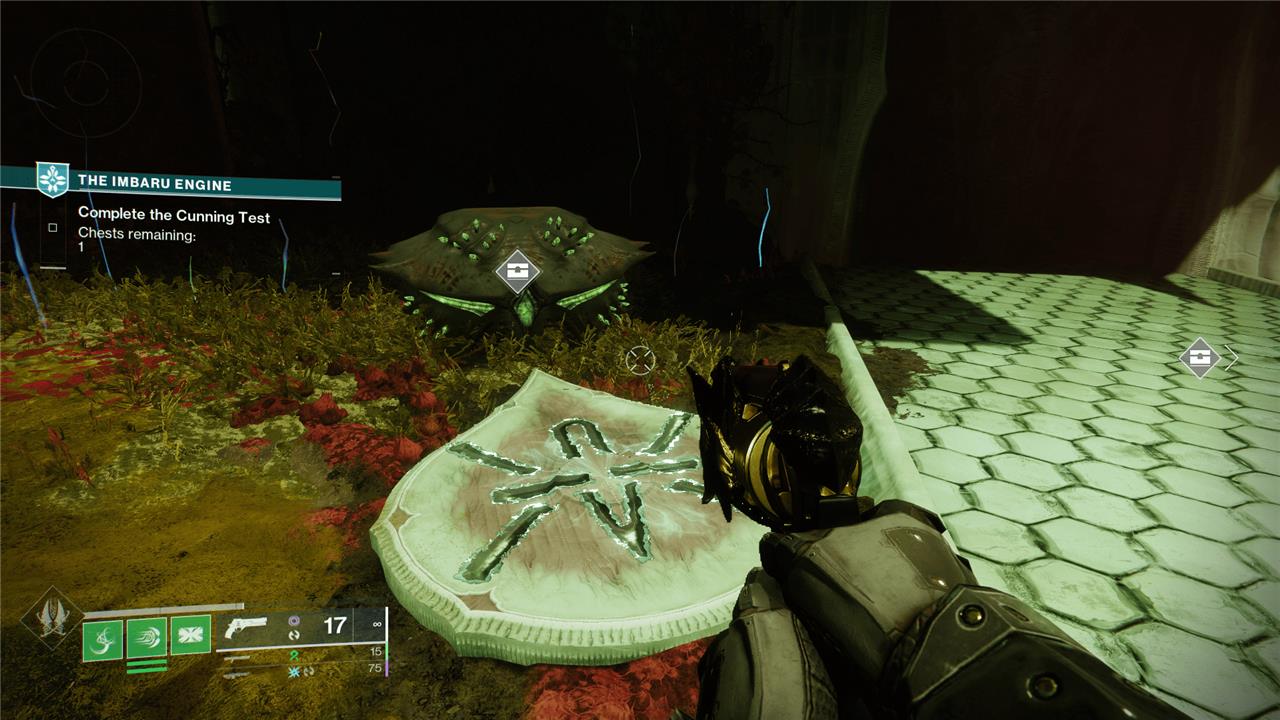The image size is (1280, 720).
Task: Open the circular radar display
Action: click(x=84, y=80)
